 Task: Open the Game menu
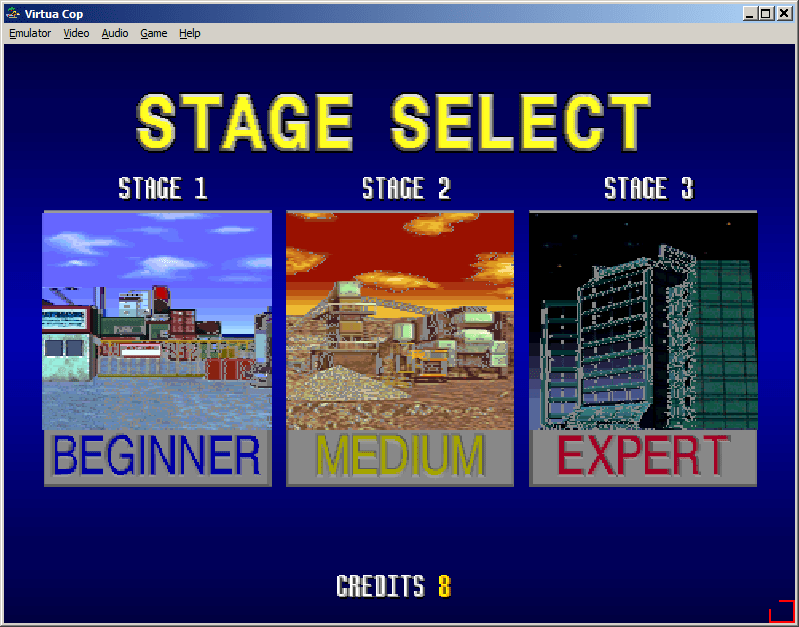pyautogui.click(x=153, y=33)
